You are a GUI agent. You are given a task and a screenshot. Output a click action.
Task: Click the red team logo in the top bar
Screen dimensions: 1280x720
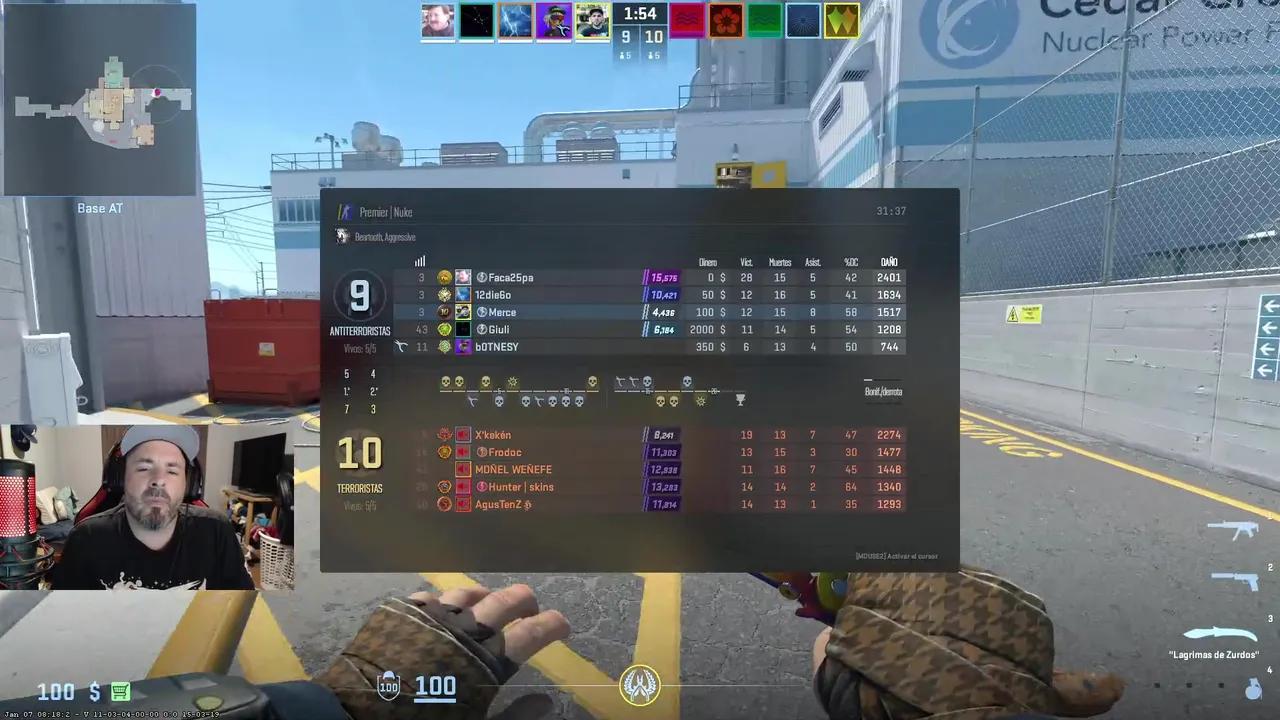[687, 21]
